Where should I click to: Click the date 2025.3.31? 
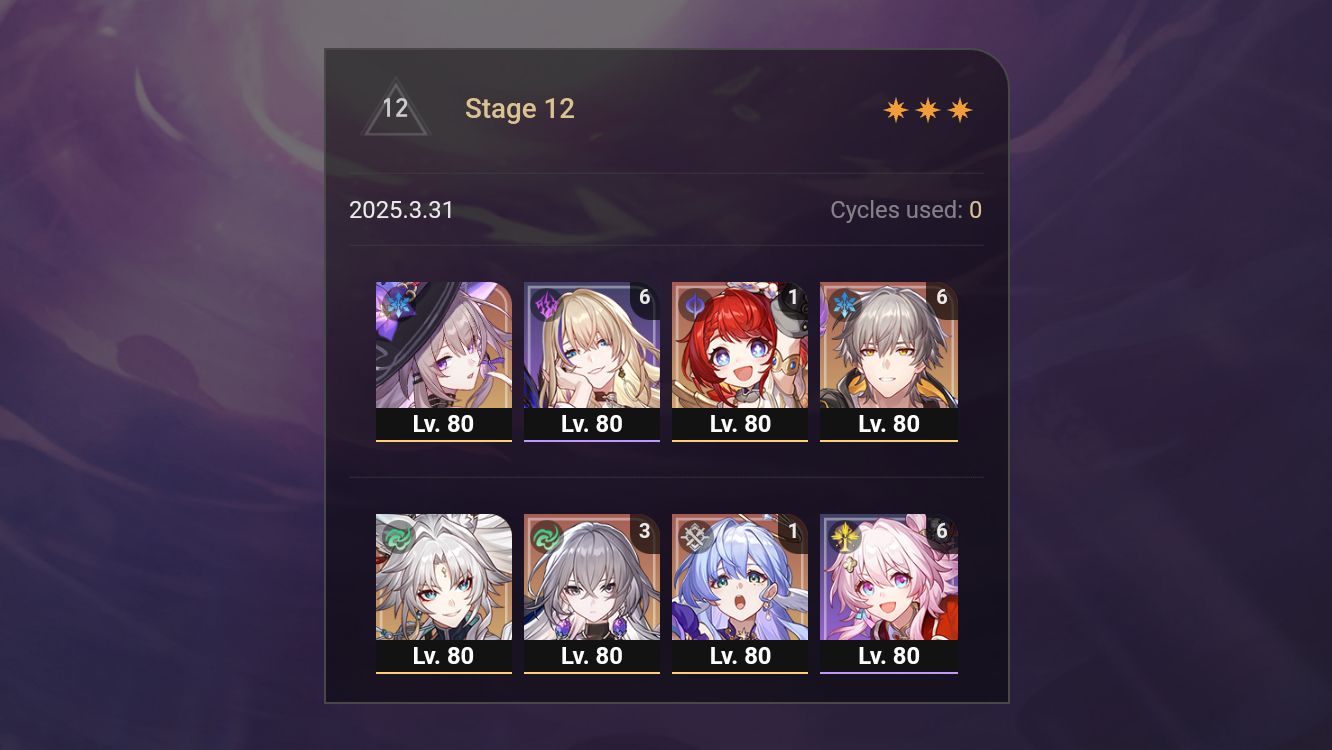tap(402, 210)
